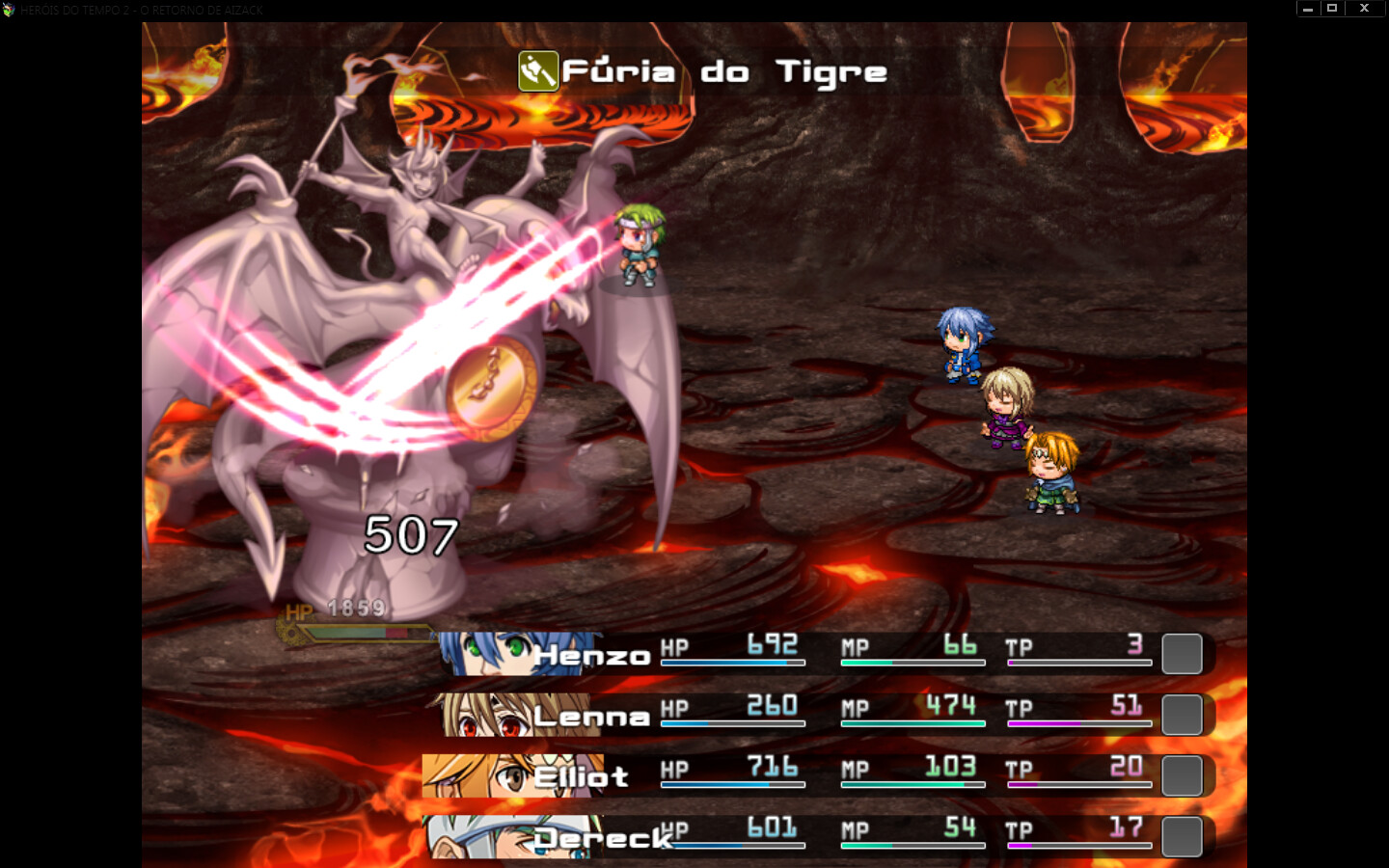
Task: Click the Fúria do Tigre skill icon
Action: pyautogui.click(x=539, y=70)
